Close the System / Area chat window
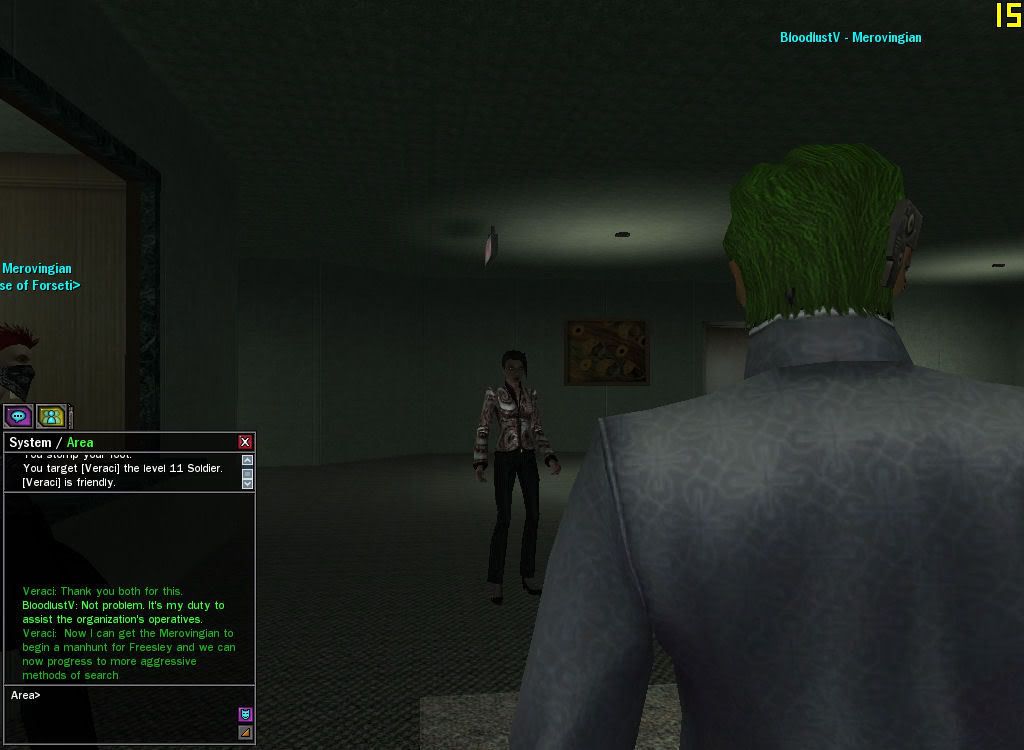Viewport: 1024px width, 750px height. pos(245,442)
